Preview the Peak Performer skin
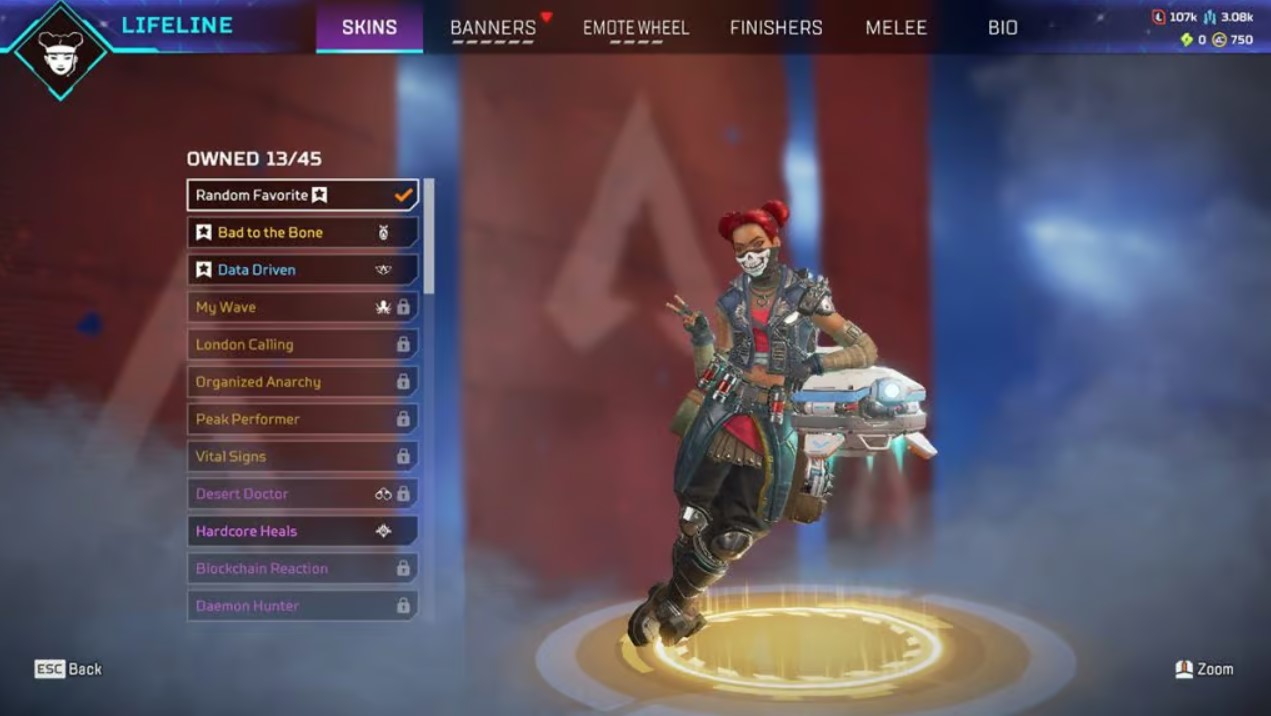 [x=302, y=419]
